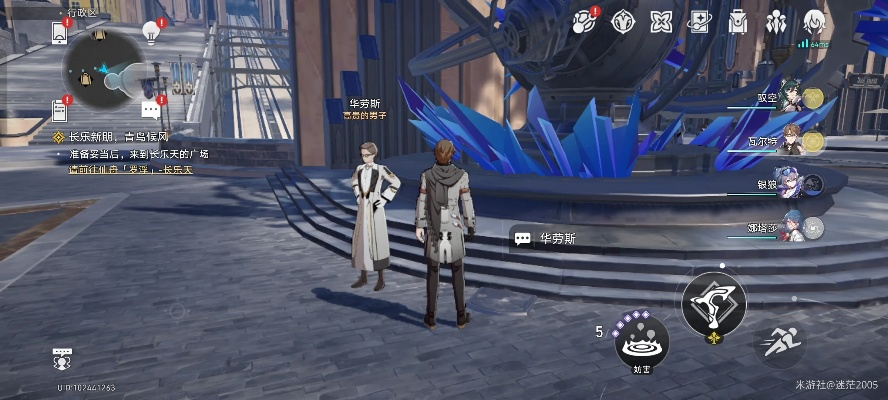This screenshot has width=888, height=400.
Task: Activate the 秘技 technique button
Action: (641, 344)
